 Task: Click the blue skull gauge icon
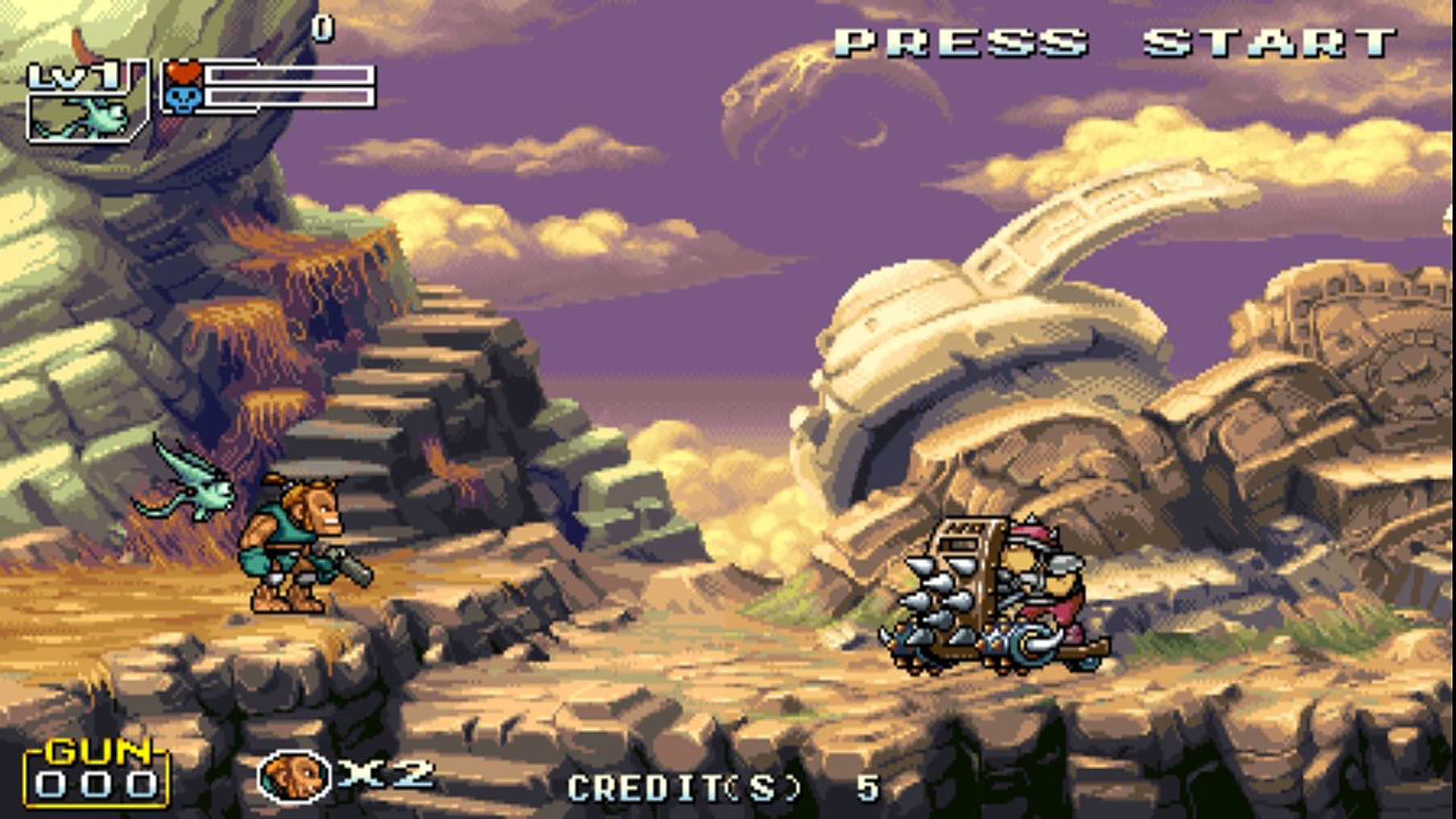(x=184, y=99)
